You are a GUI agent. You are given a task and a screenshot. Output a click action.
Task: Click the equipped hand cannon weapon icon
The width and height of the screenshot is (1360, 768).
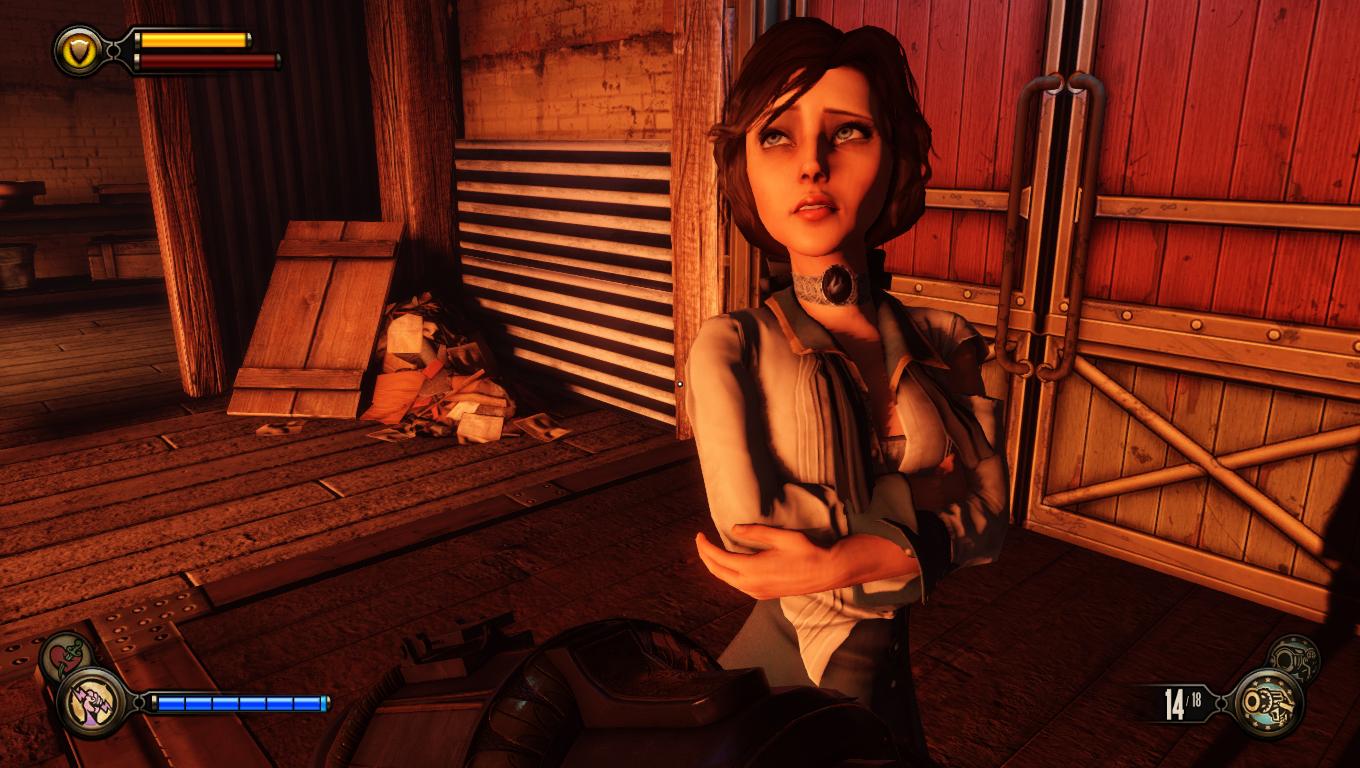point(1267,703)
